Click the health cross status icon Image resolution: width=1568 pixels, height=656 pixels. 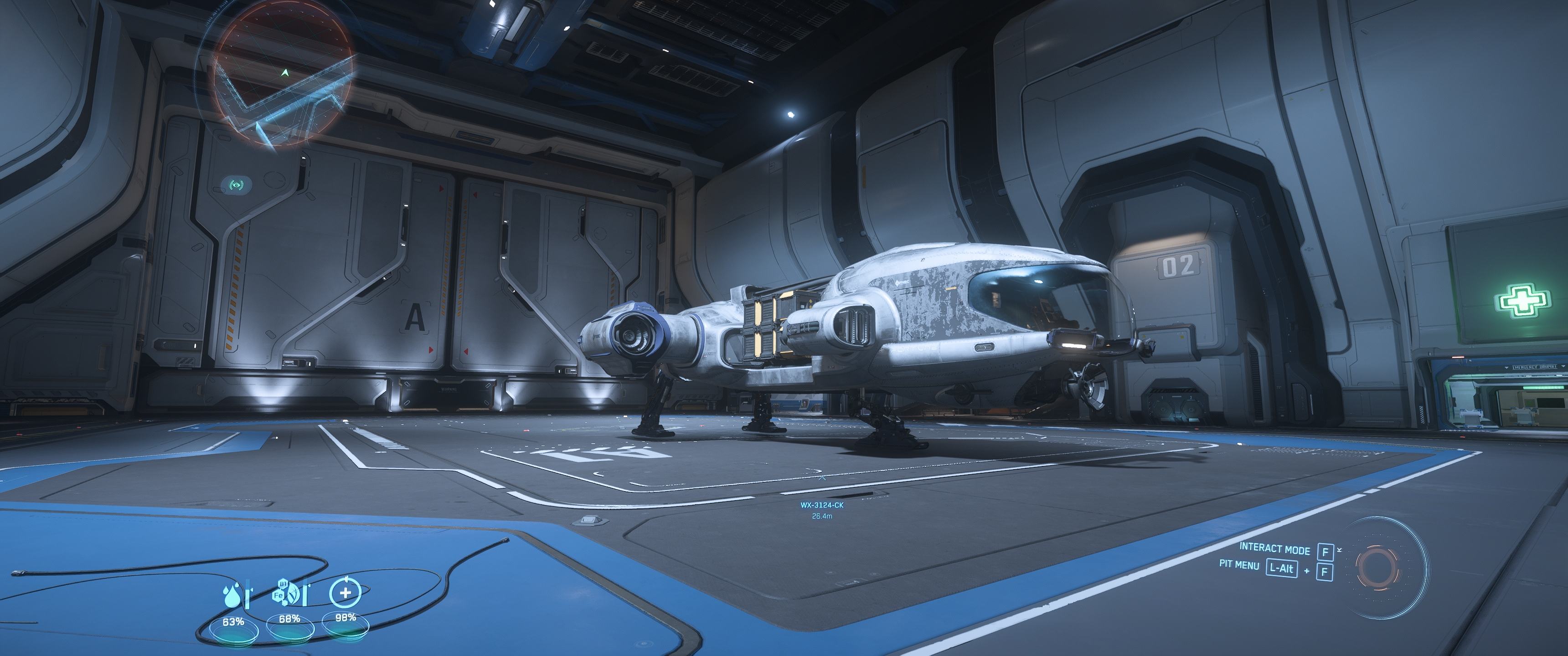(x=345, y=591)
